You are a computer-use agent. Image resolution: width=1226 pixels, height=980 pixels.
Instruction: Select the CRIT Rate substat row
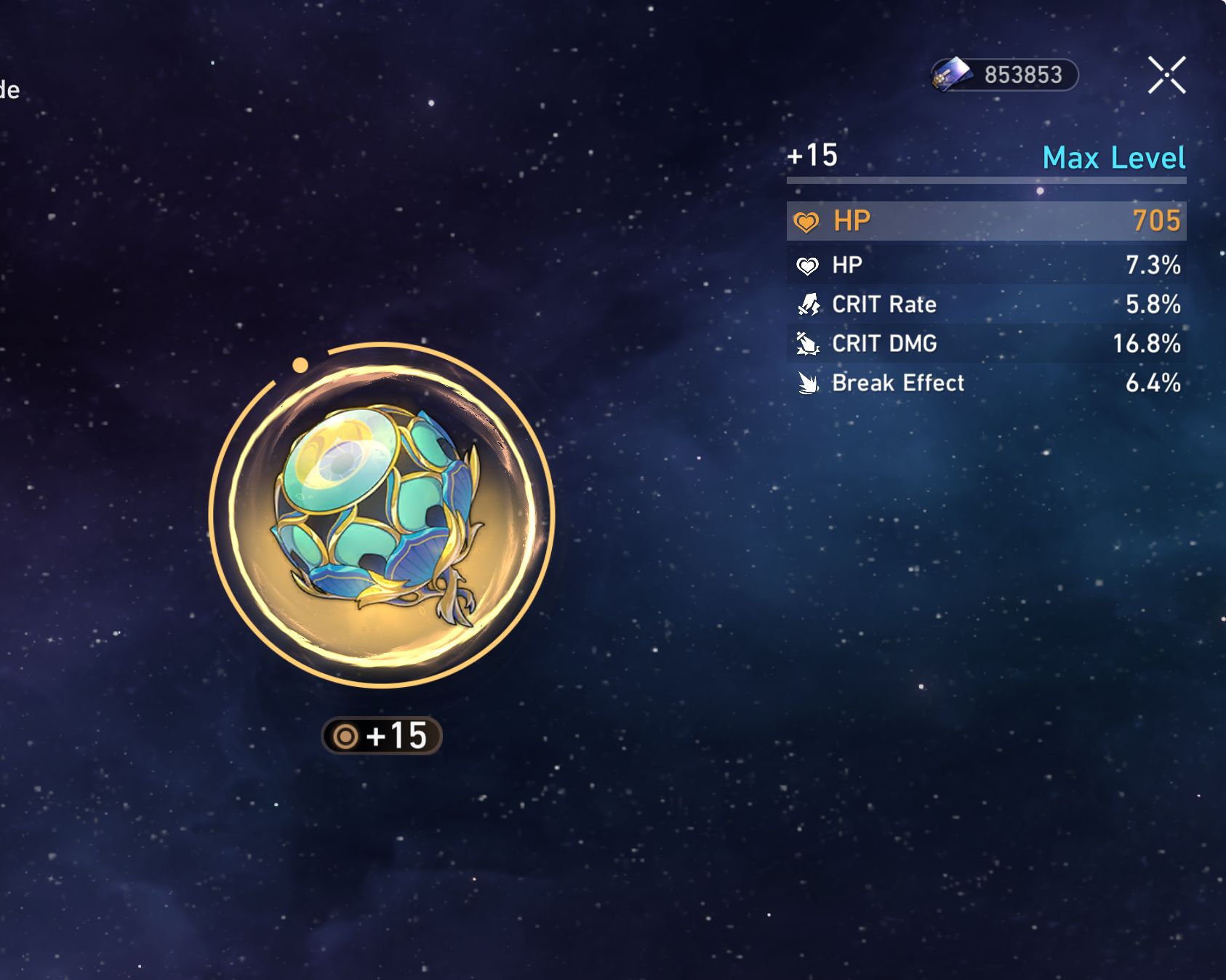coord(986,304)
